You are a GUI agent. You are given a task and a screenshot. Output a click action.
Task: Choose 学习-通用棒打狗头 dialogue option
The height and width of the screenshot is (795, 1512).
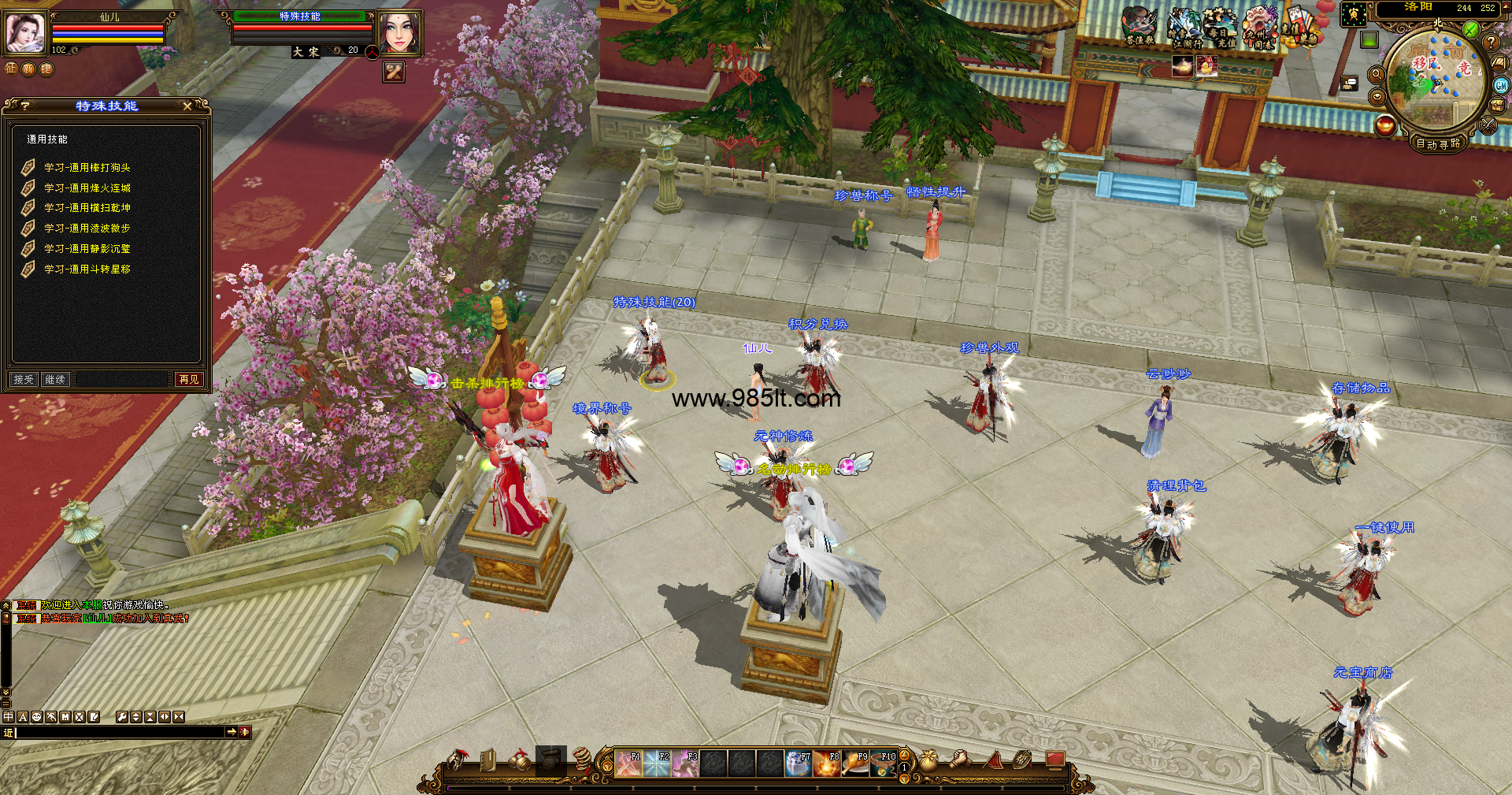point(87,168)
